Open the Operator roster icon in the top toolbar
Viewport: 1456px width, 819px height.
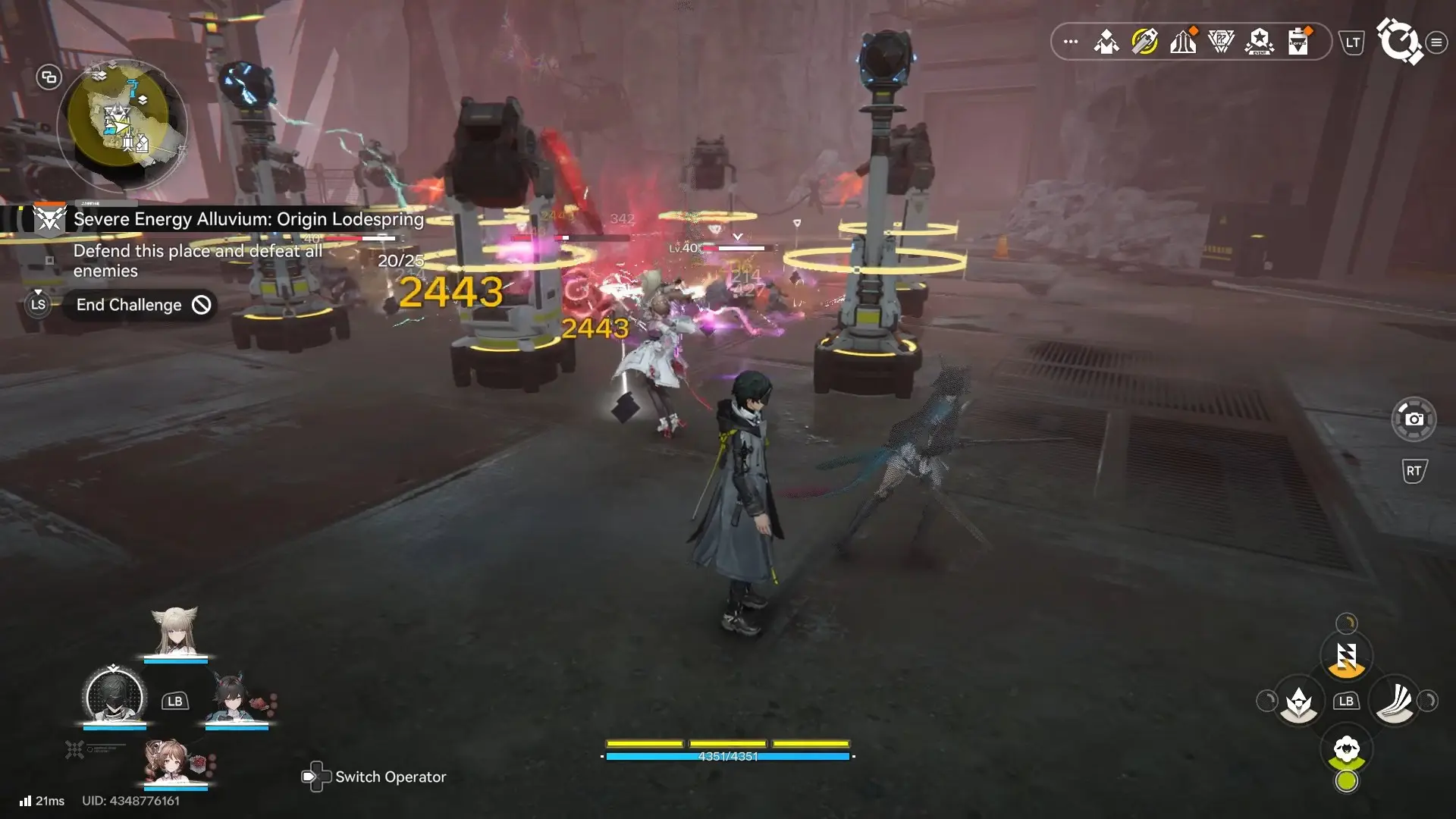1107,42
